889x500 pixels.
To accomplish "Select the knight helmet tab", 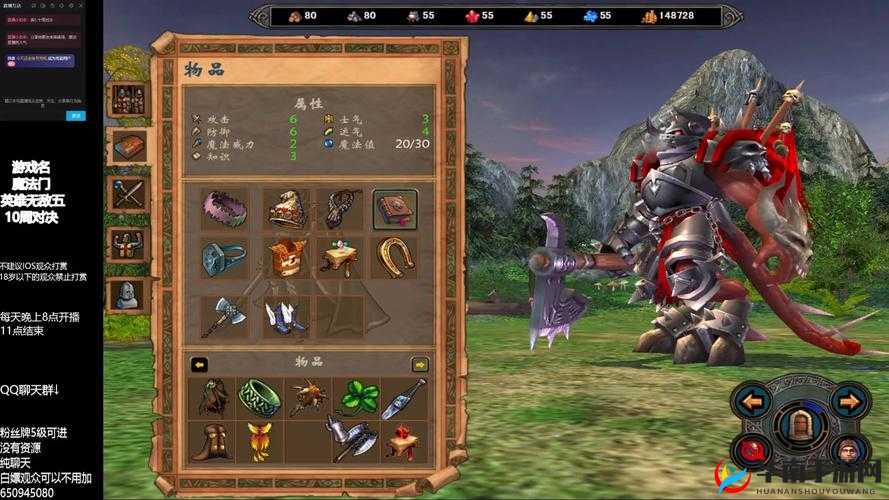I will (x=127, y=293).
